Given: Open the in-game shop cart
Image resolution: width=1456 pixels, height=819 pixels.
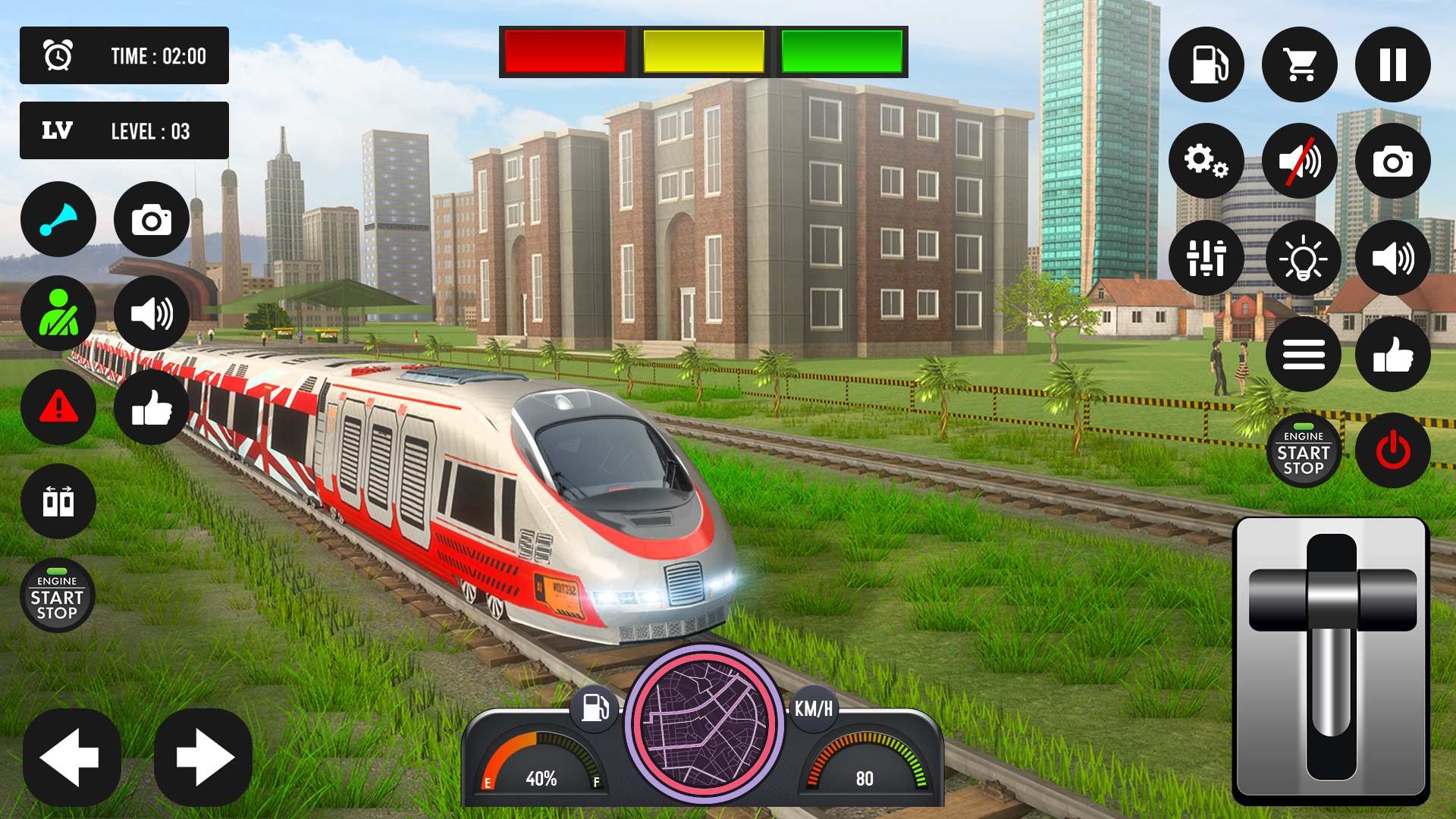Looking at the screenshot, I should (x=1299, y=64).
